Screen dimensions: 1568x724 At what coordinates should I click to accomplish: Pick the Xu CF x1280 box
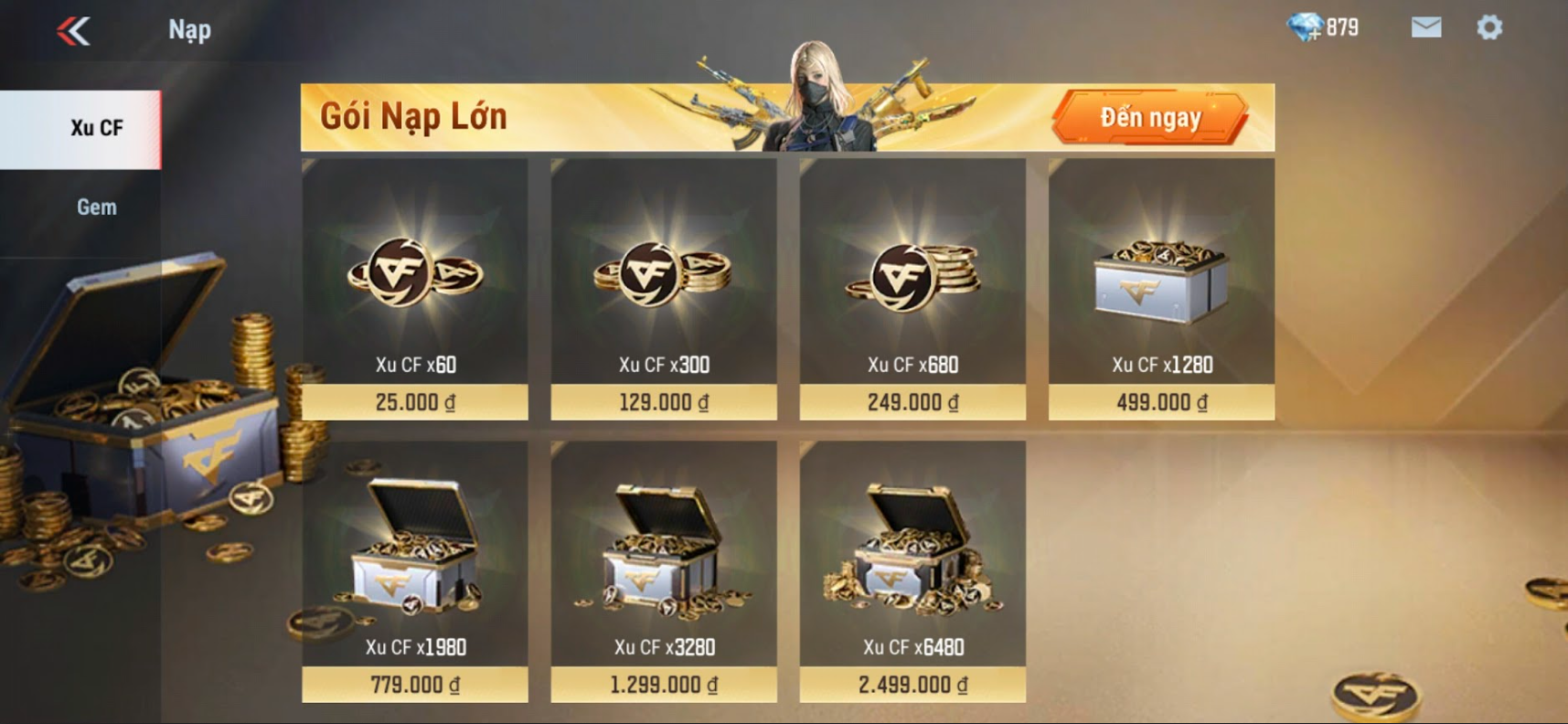[1161, 289]
